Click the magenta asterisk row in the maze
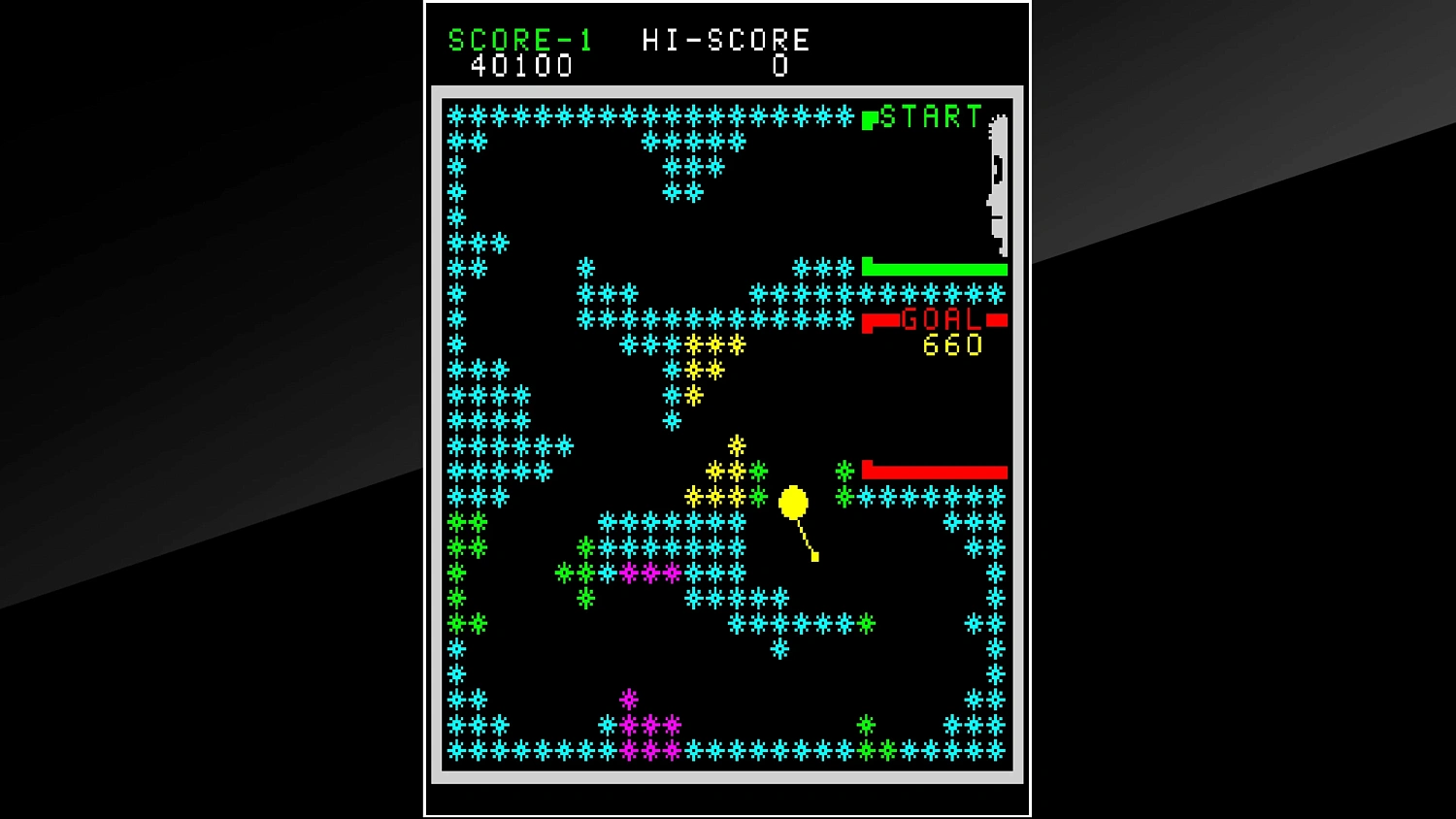 (x=648, y=573)
